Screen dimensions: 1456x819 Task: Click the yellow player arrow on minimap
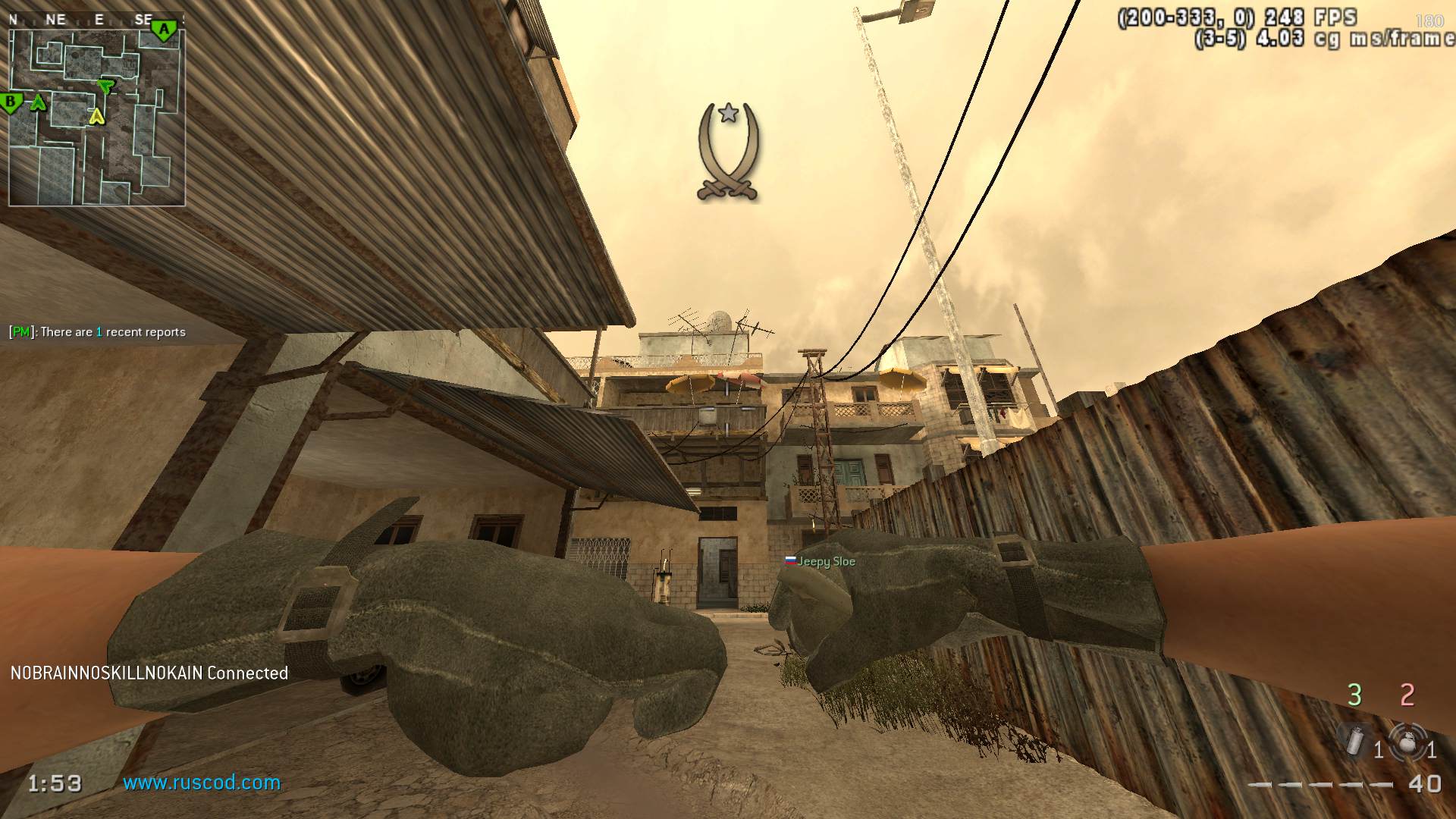96,116
